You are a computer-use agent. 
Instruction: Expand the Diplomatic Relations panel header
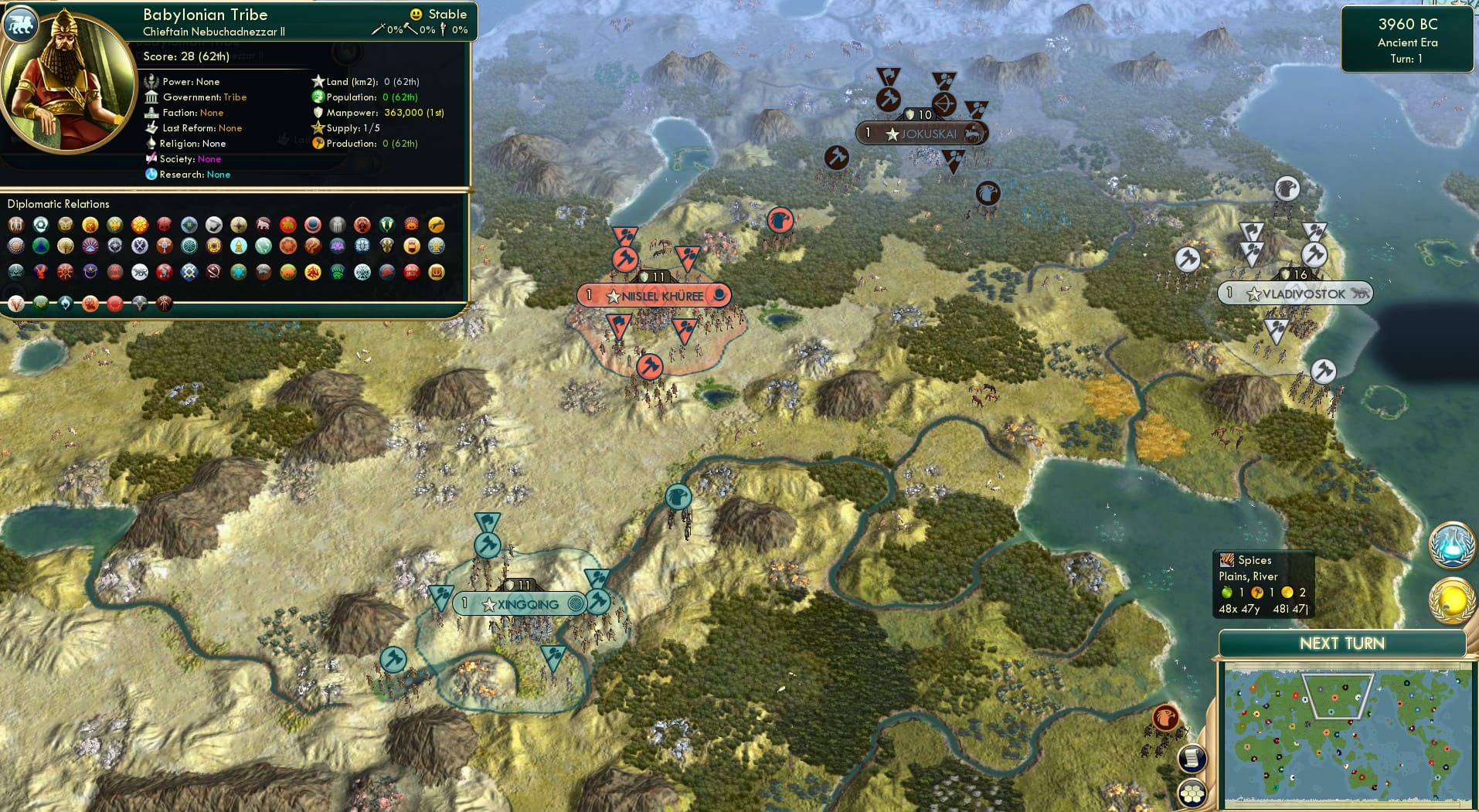pos(58,204)
